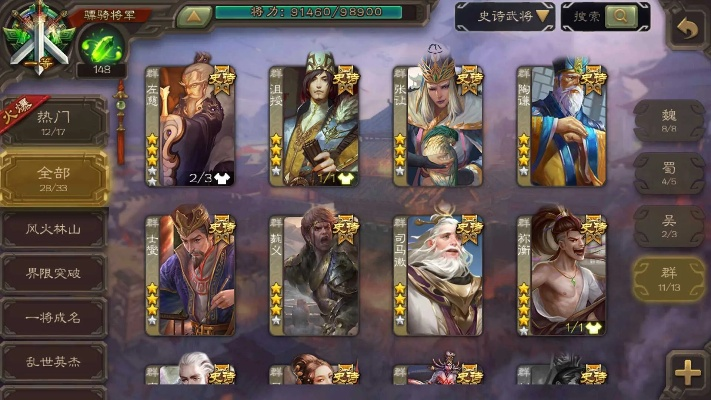Tap the golden plus button
The image size is (711, 400).
[x=687, y=372]
